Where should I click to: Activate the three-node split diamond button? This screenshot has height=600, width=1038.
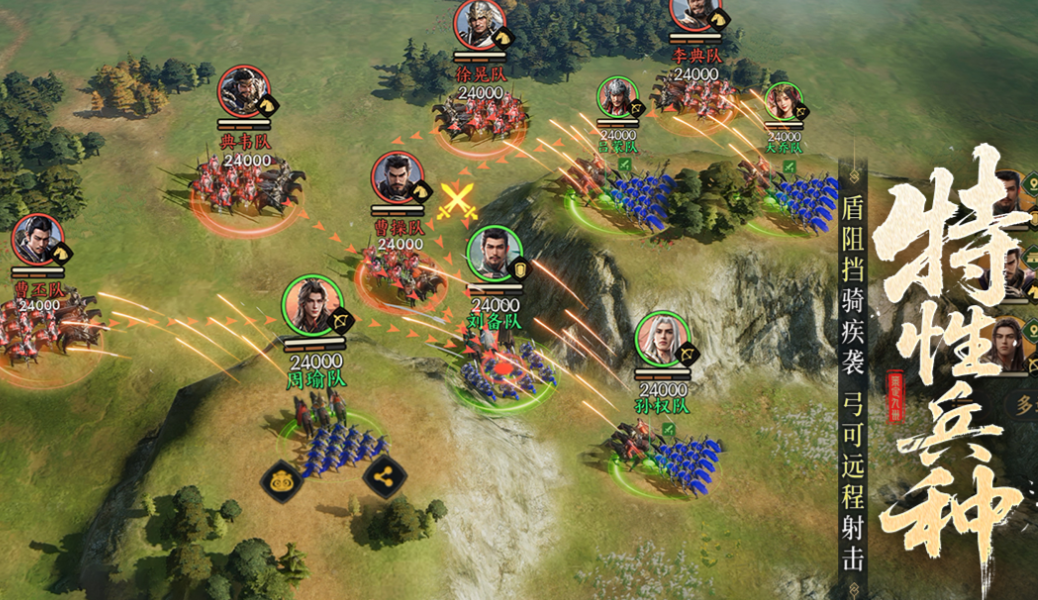coord(384,478)
